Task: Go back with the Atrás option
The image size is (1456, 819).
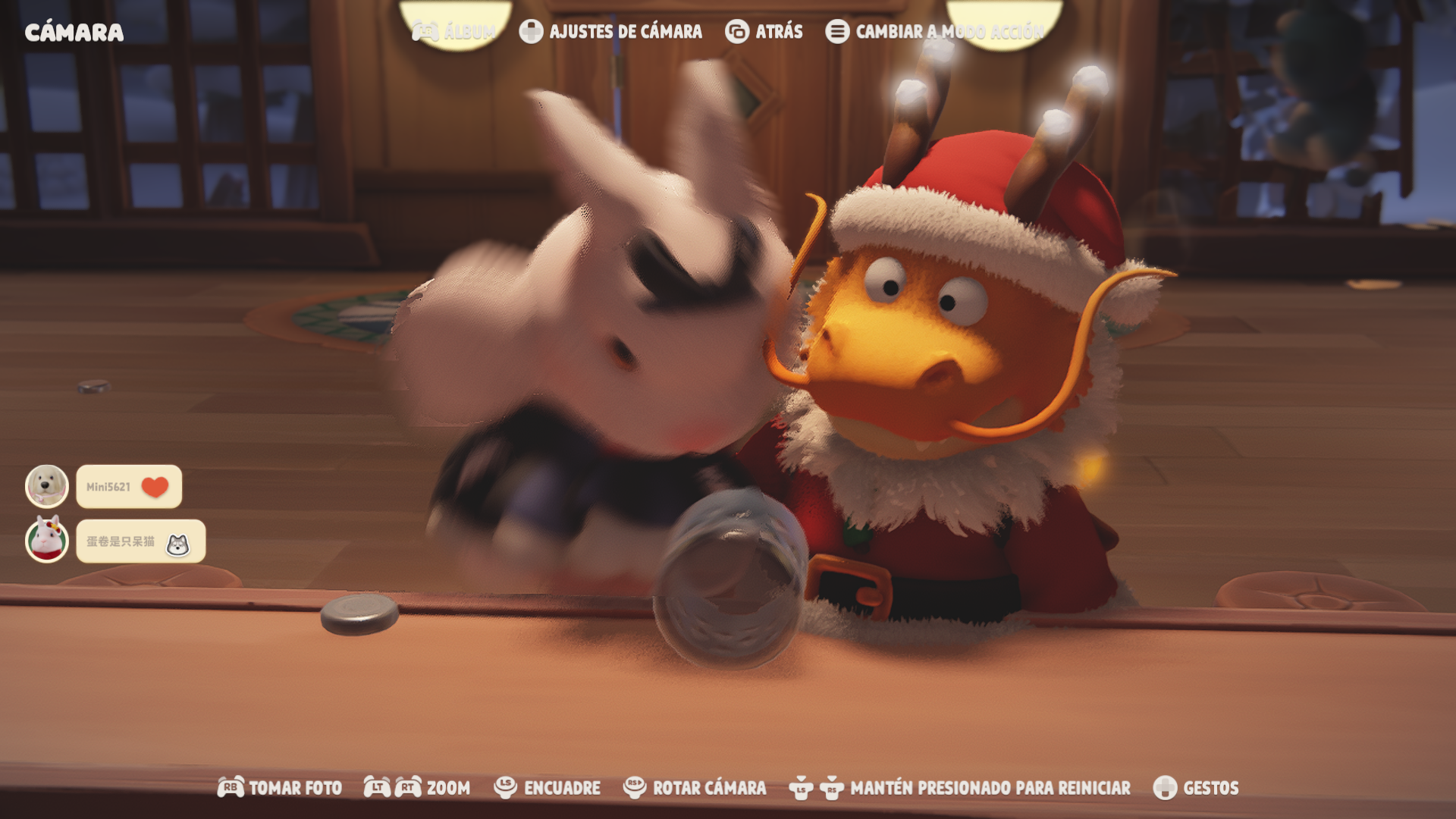Action: pos(764,32)
